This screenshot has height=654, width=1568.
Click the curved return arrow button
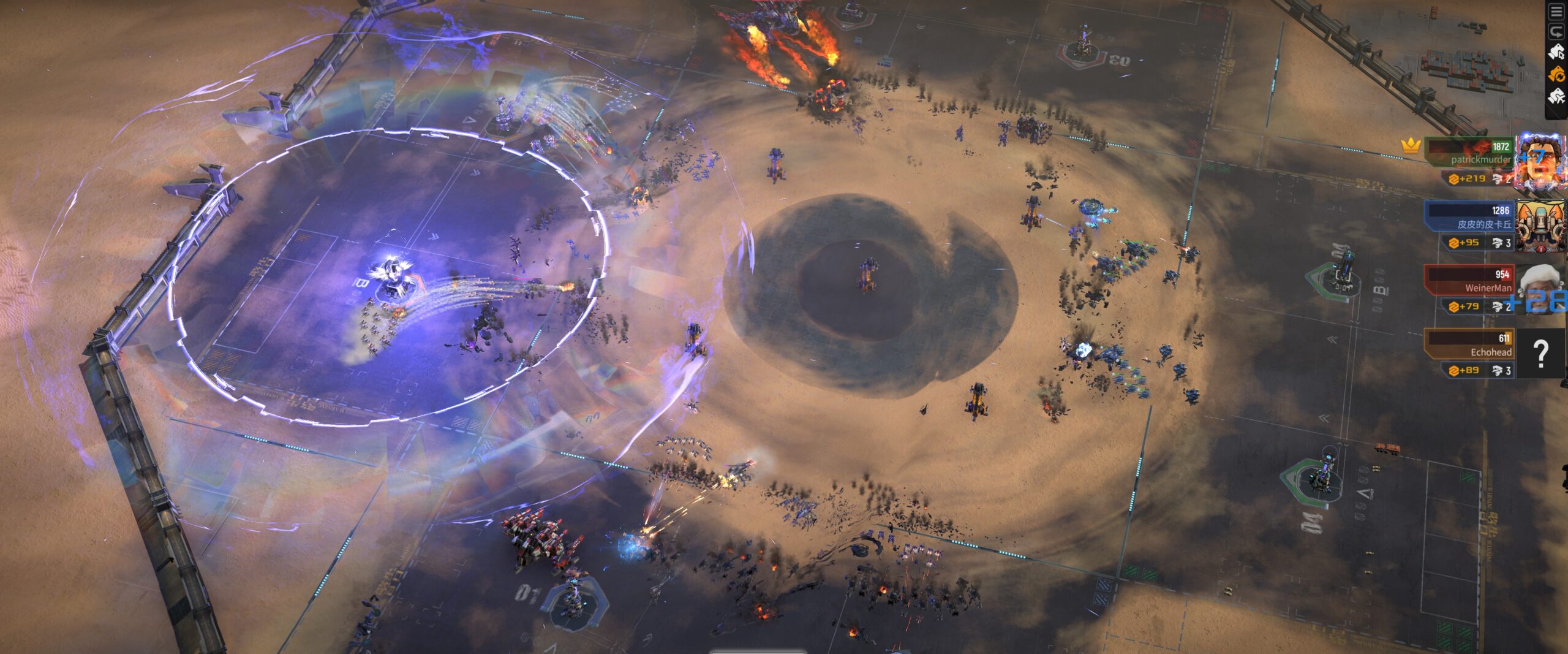point(1556,32)
